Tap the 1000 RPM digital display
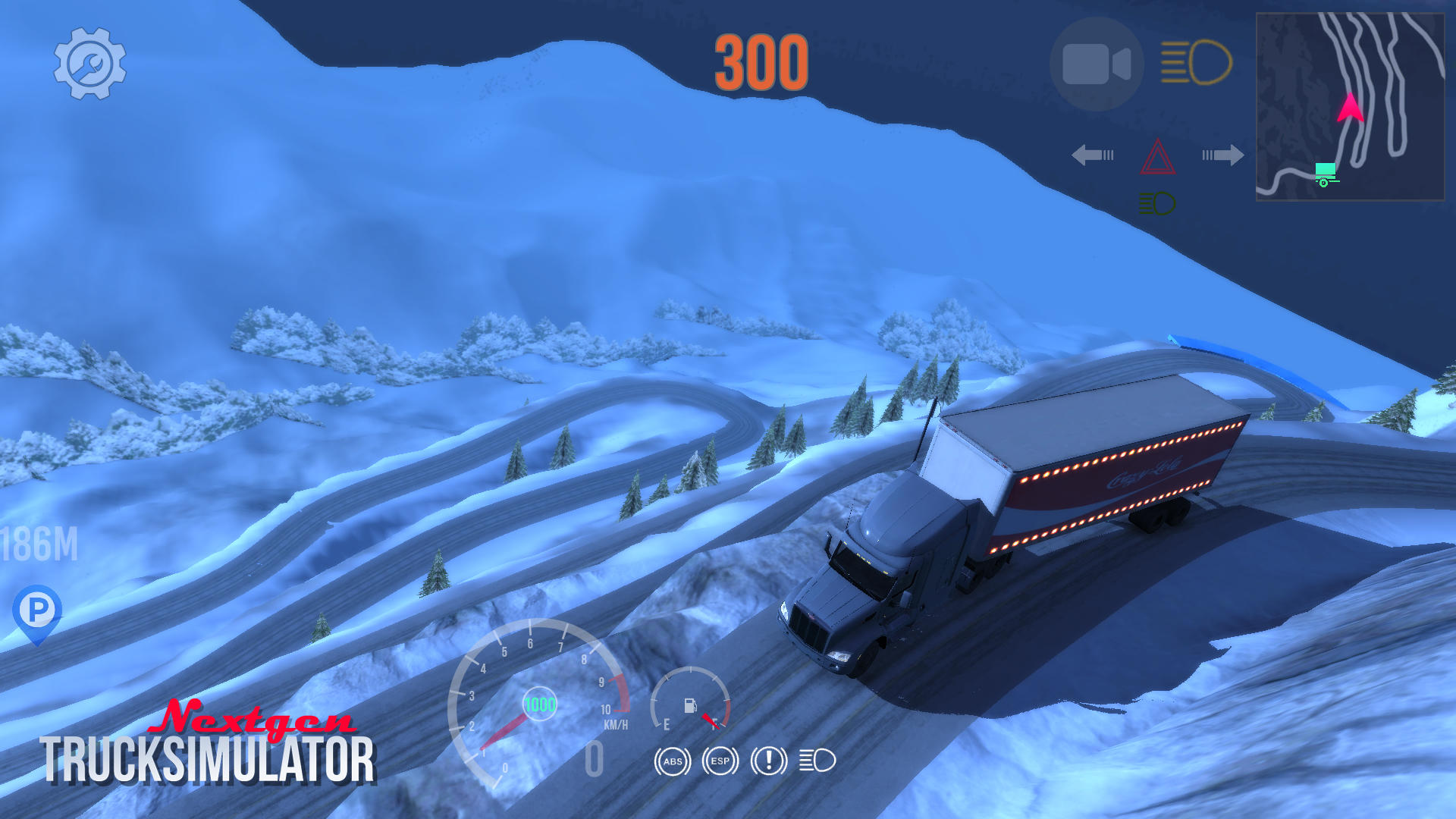Viewport: 1456px width, 819px height. pos(540,702)
